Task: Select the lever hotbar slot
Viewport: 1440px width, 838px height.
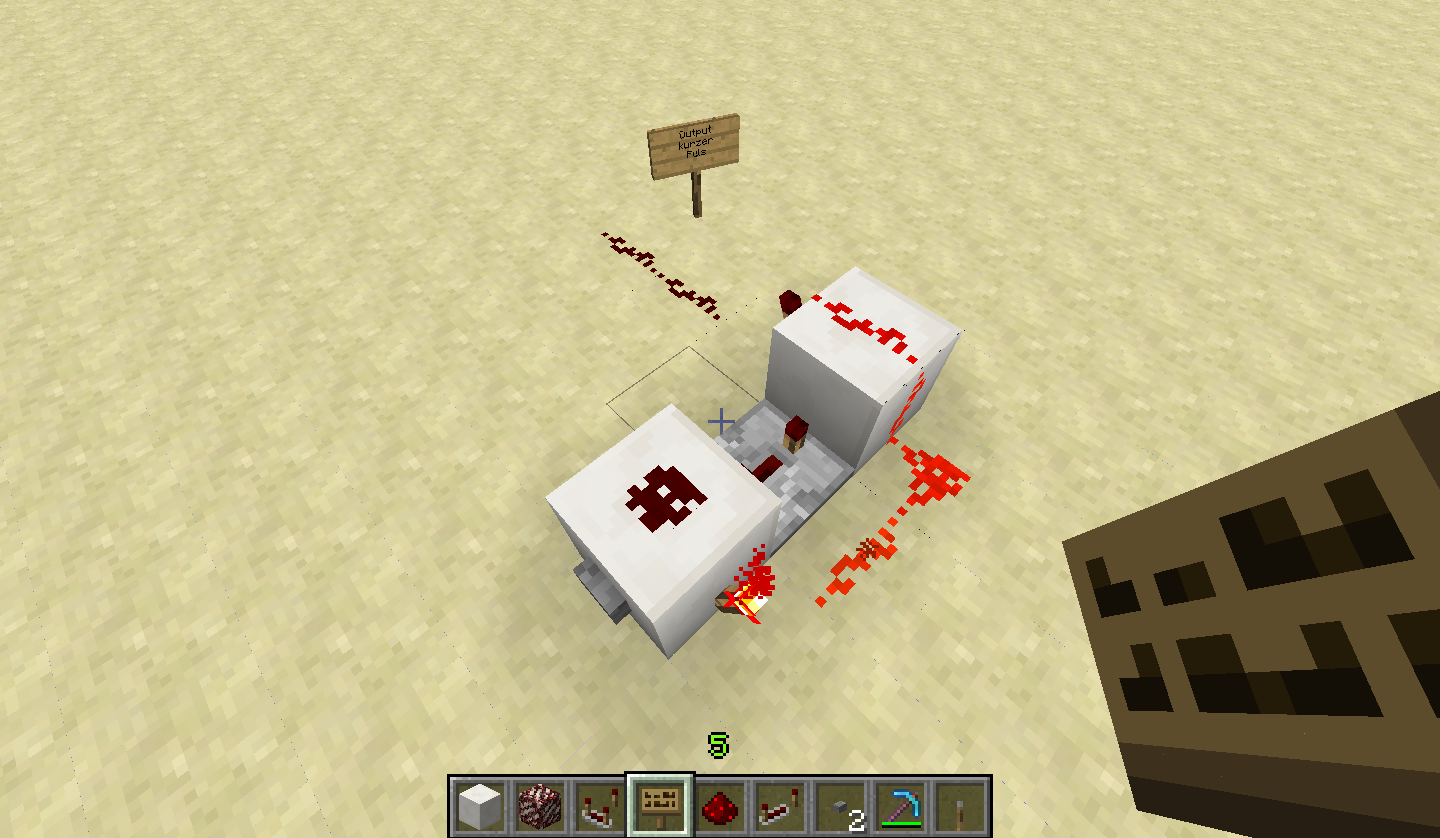Action: click(x=960, y=806)
